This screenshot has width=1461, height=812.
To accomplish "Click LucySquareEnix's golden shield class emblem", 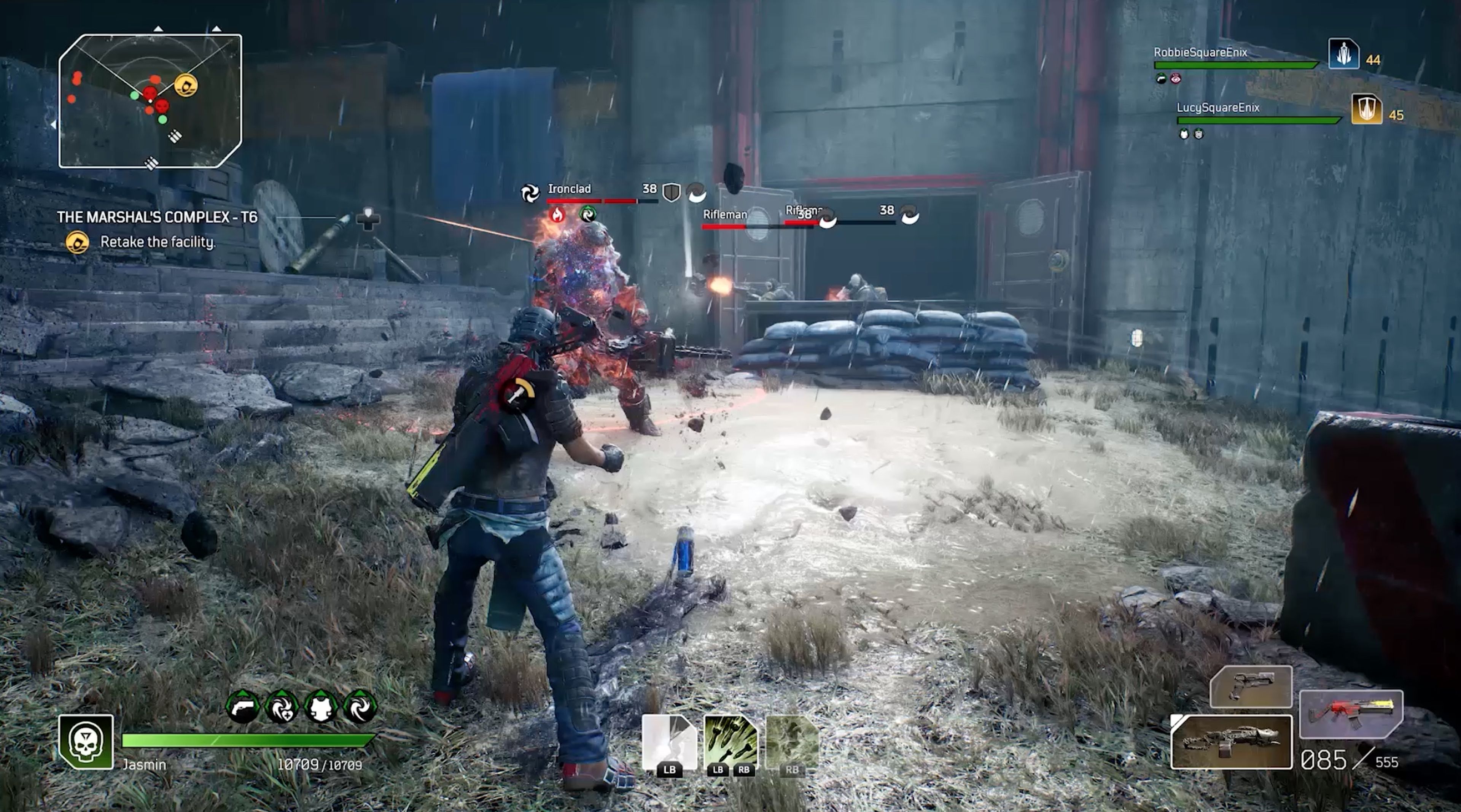I will [x=1366, y=110].
